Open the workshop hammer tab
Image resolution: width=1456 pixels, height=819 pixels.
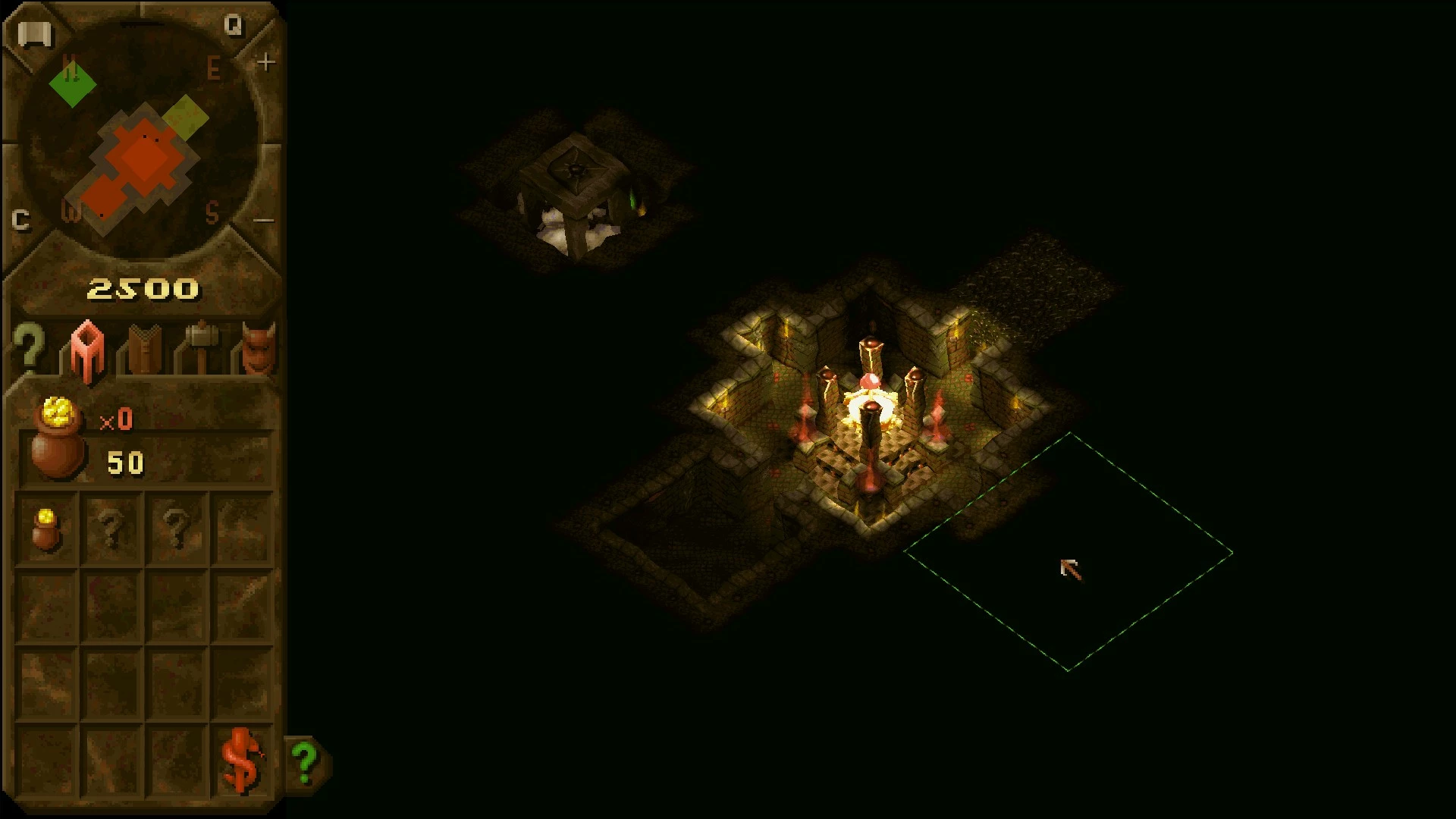tap(201, 349)
